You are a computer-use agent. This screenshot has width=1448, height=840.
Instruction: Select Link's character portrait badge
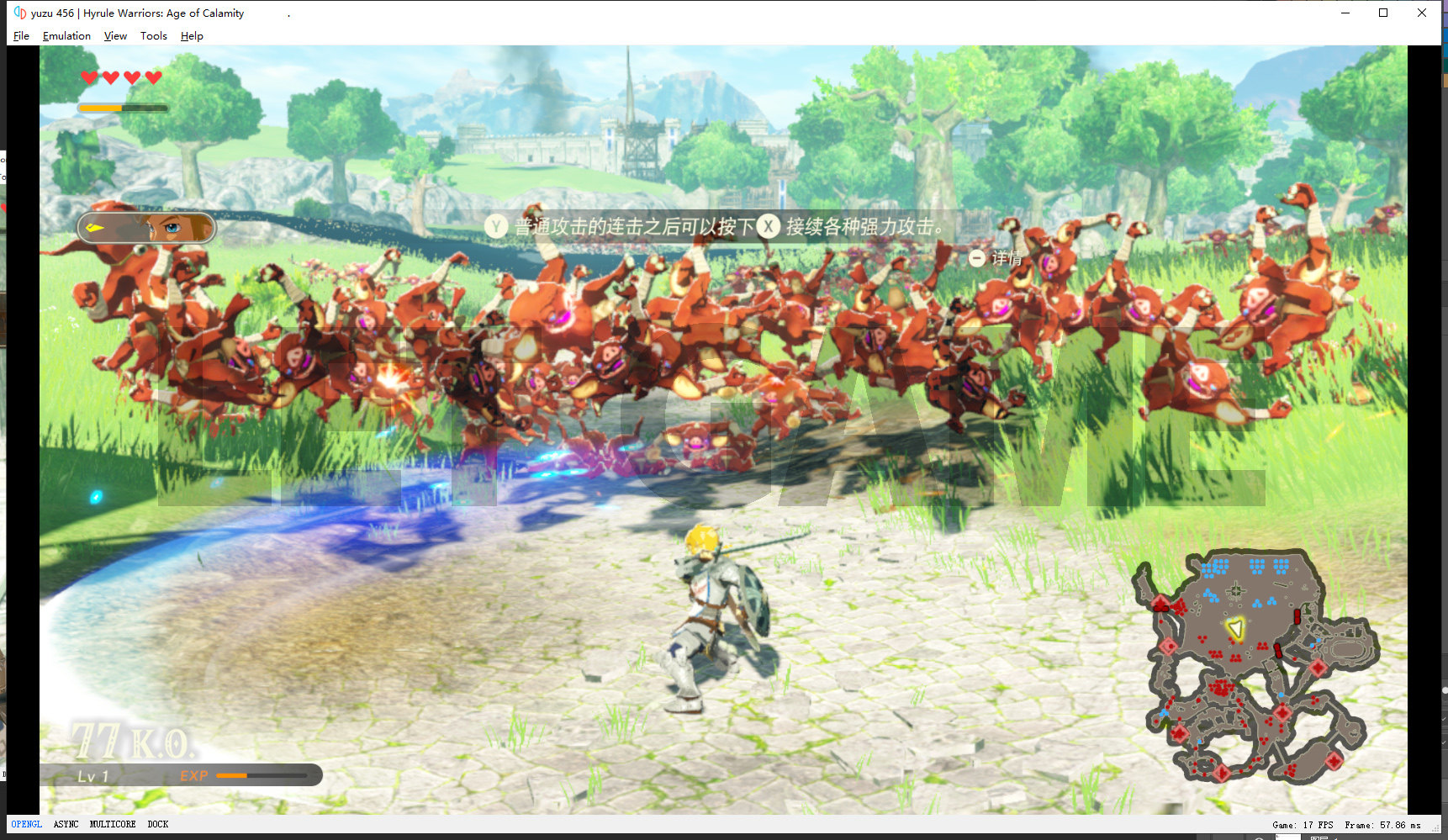(147, 227)
